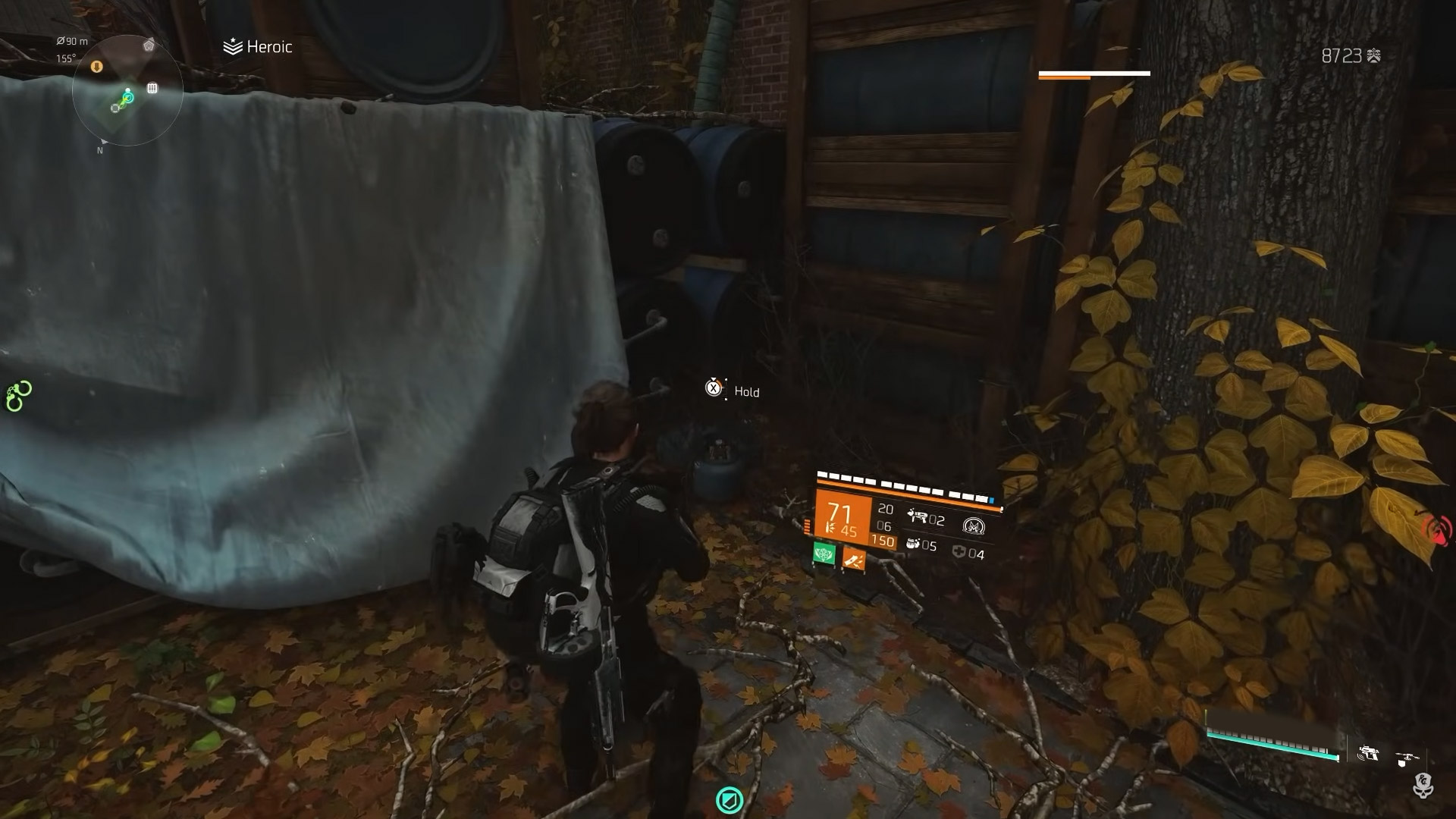Click the Heroic difficulty indicator

[x=258, y=47]
